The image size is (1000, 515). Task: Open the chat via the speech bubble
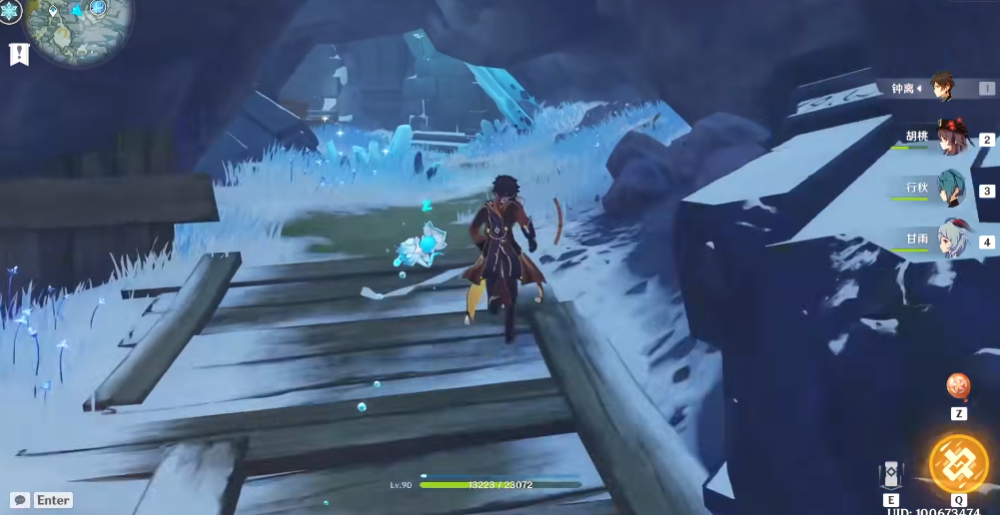click(19, 500)
